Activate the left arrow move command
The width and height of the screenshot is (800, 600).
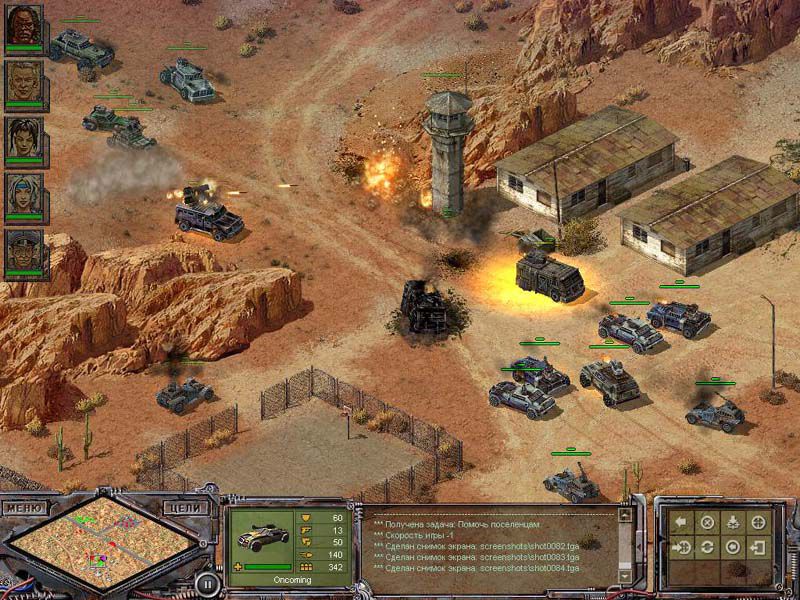681,522
